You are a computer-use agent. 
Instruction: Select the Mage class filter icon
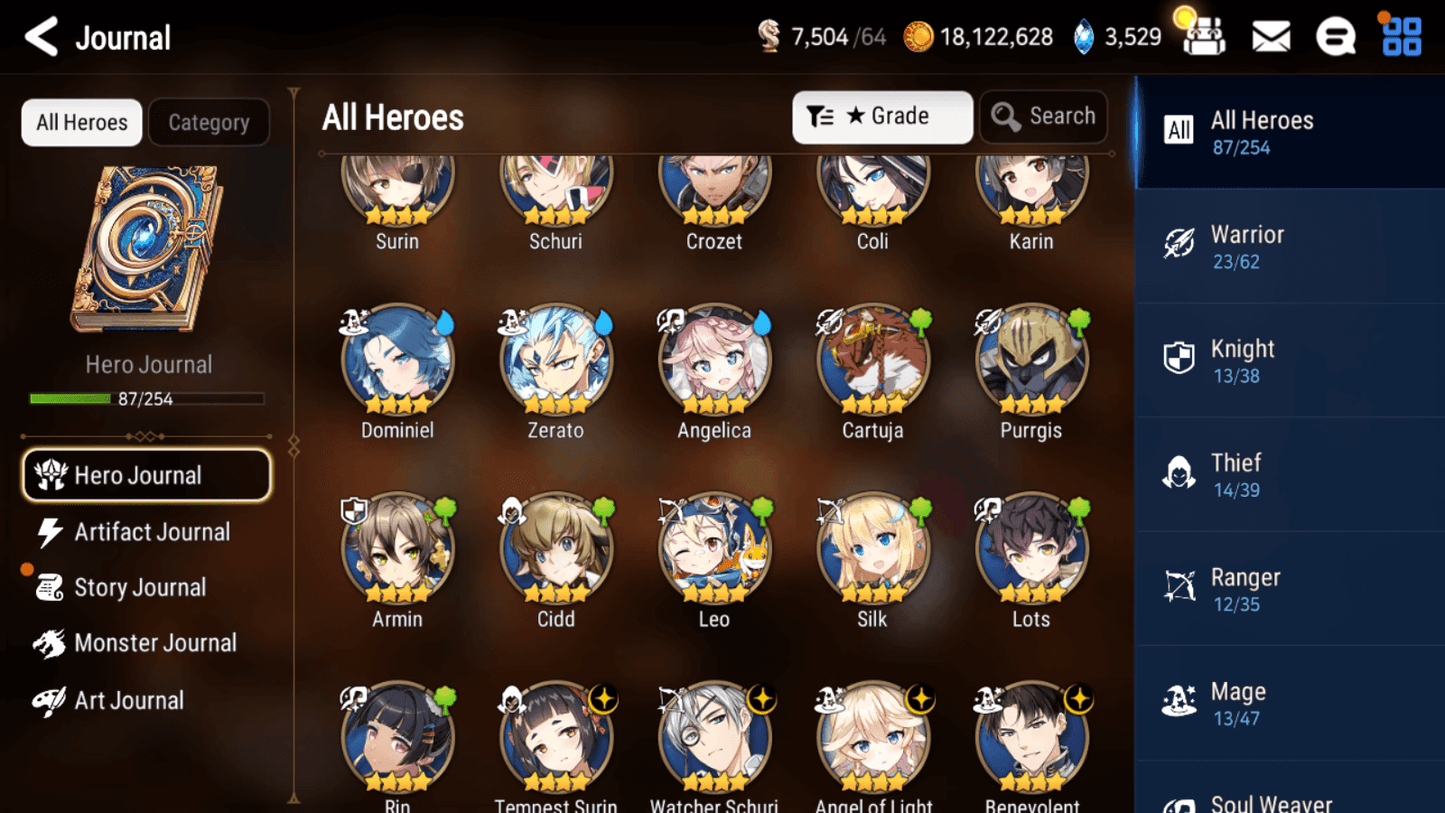(x=1181, y=701)
